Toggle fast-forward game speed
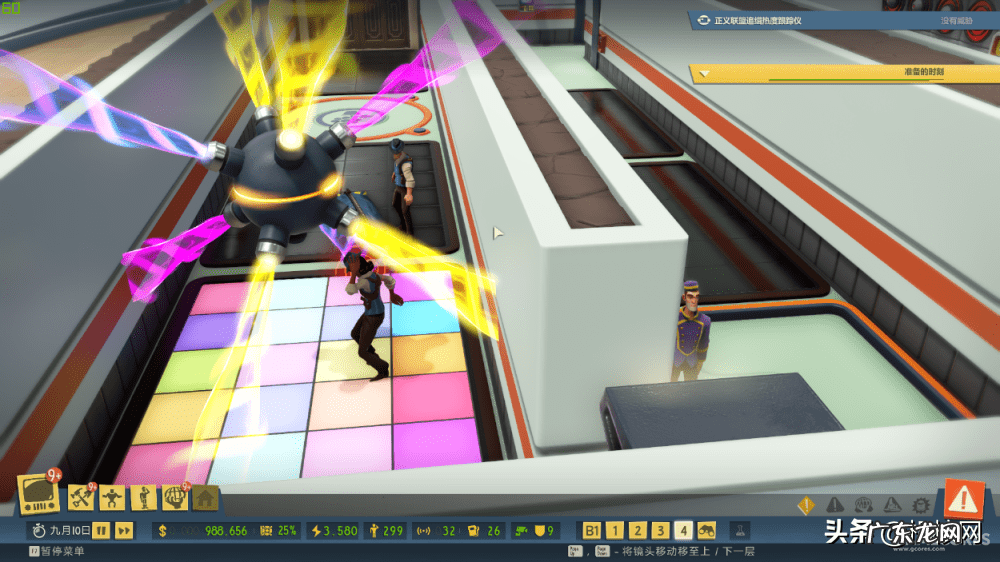 pos(124,530)
